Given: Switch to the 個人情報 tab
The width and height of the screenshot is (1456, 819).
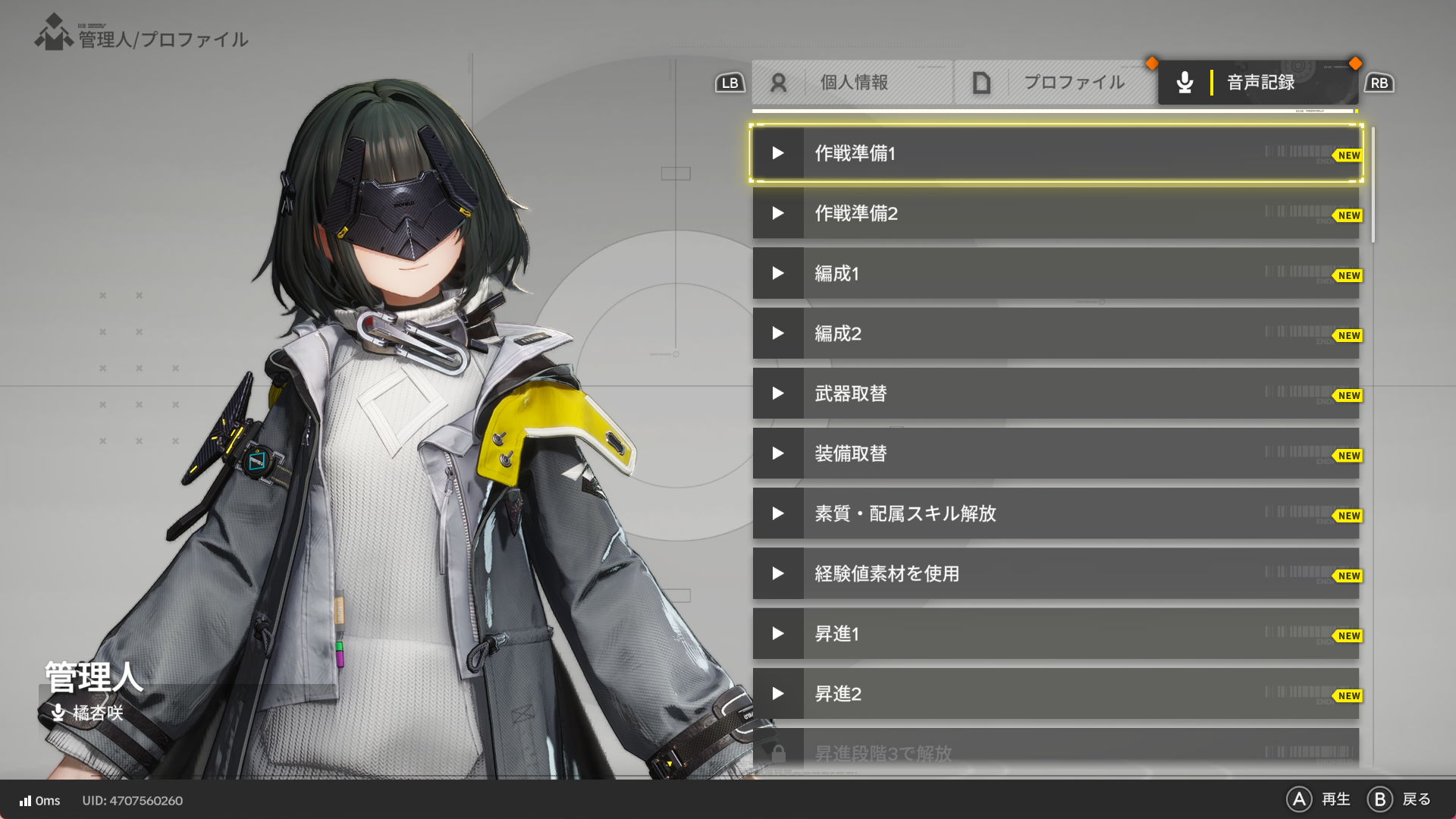Looking at the screenshot, I should tap(852, 83).
